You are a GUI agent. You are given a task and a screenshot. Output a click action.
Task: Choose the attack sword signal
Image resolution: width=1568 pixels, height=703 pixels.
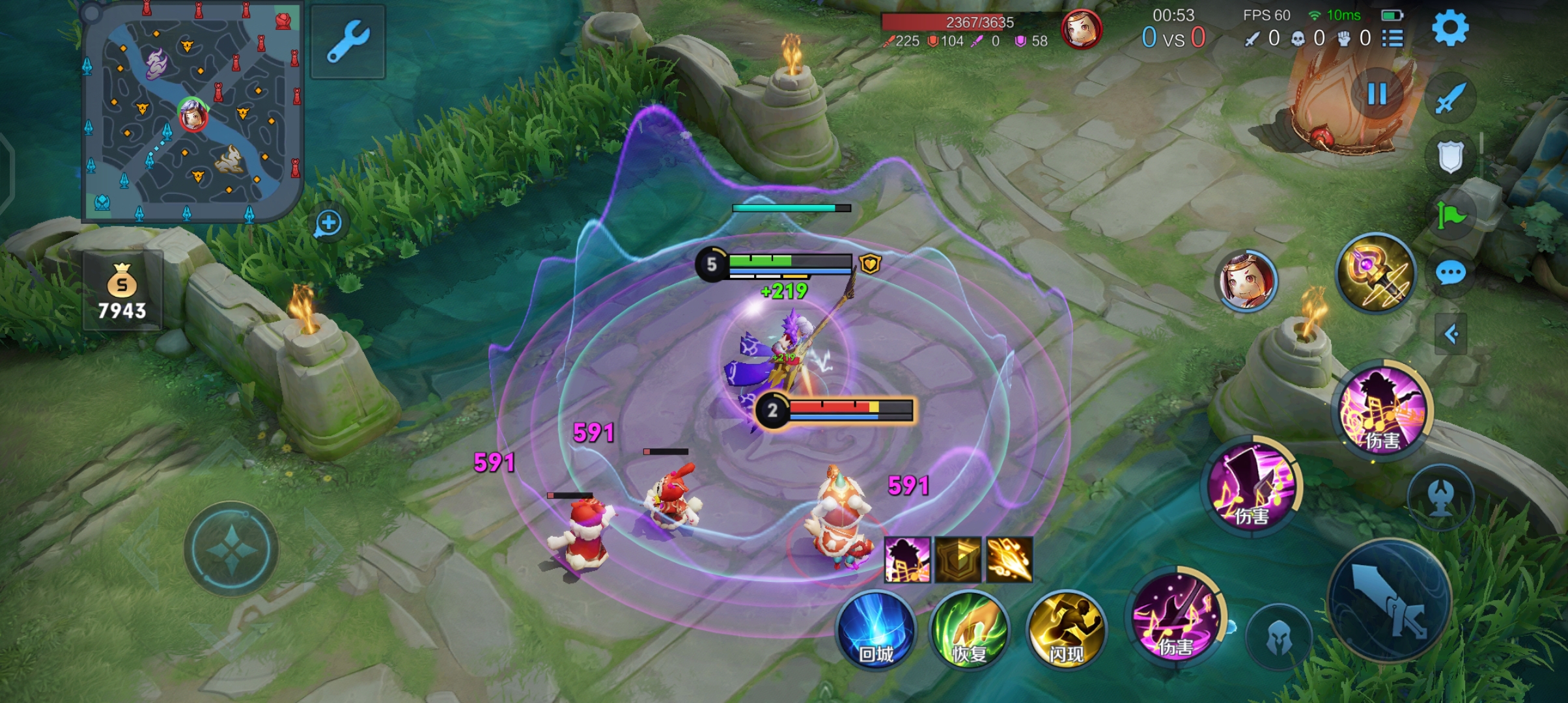point(1451,99)
